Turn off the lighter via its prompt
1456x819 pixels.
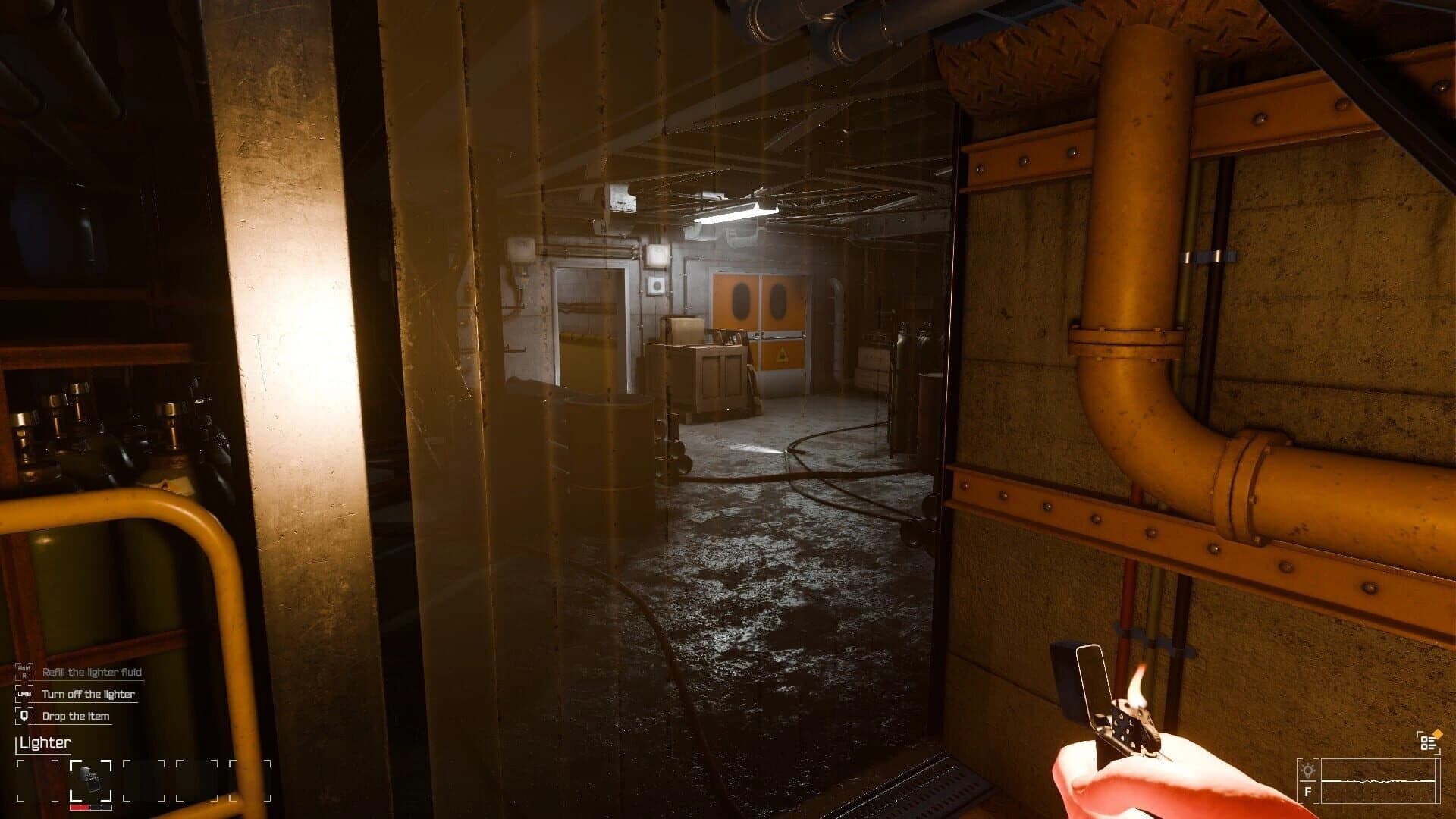point(88,695)
